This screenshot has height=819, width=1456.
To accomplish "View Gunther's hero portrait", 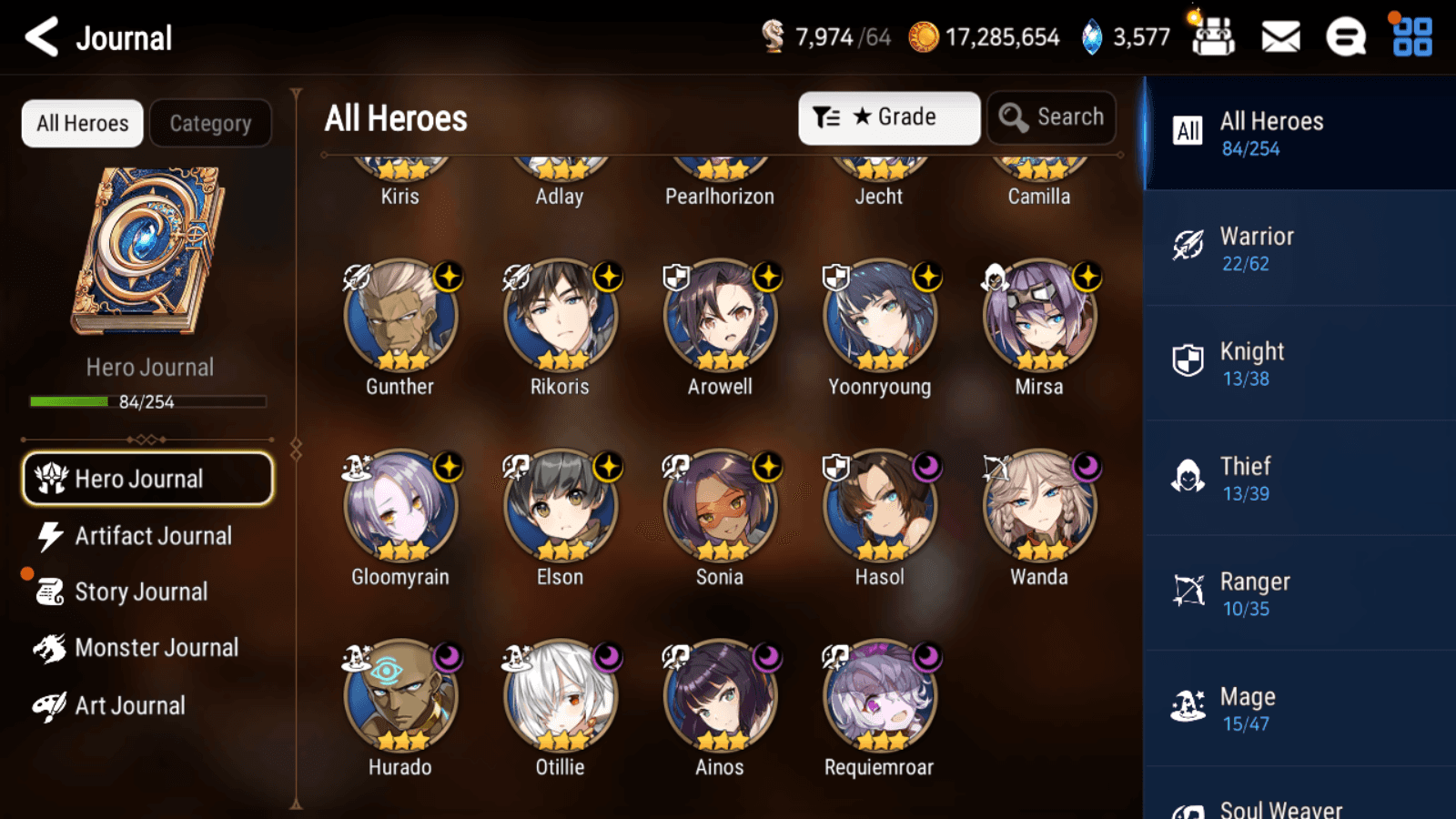I will click(400, 318).
